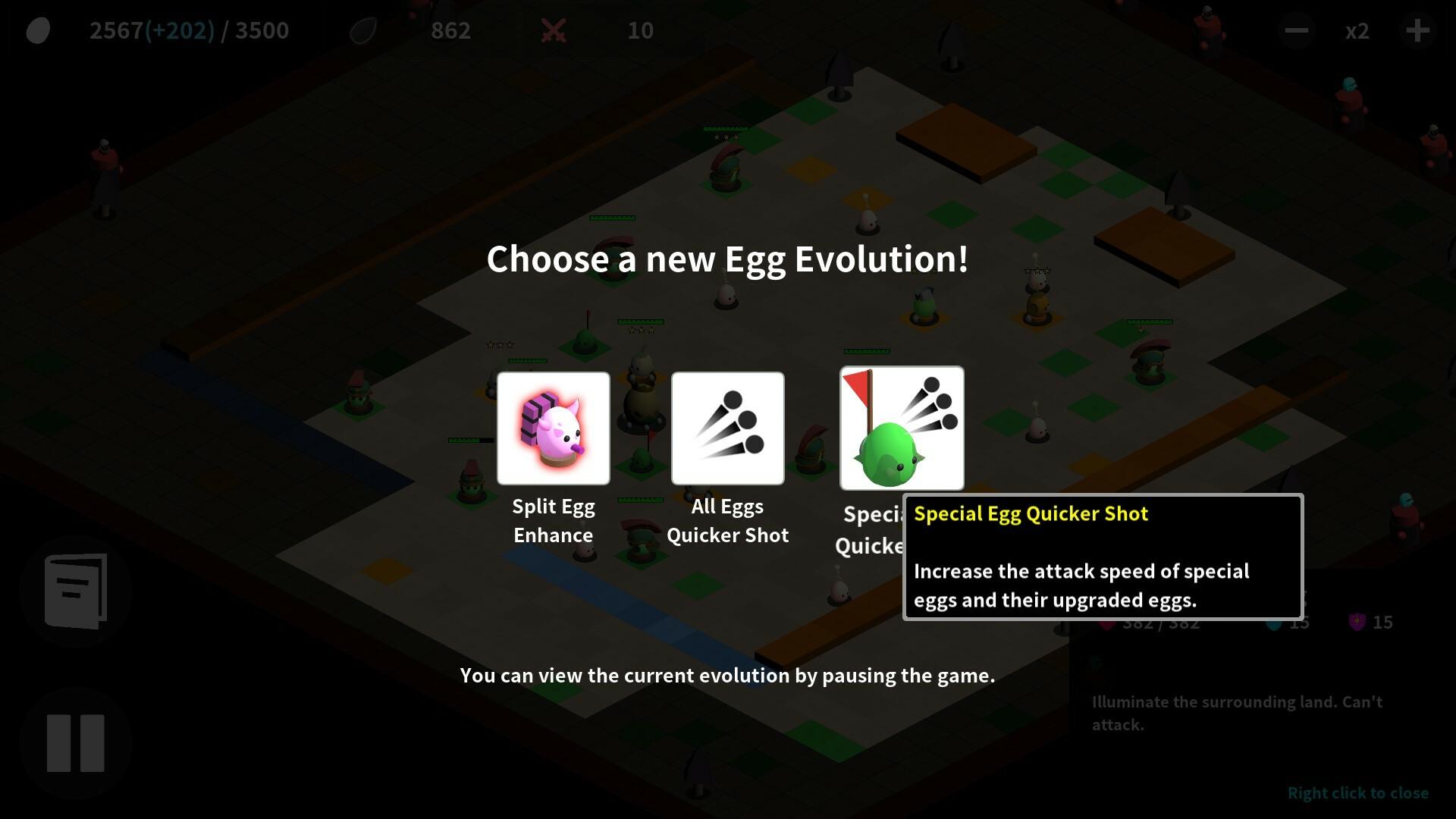The image size is (1456, 819).
Task: Open the journal book icon bottom left
Action: click(x=76, y=591)
